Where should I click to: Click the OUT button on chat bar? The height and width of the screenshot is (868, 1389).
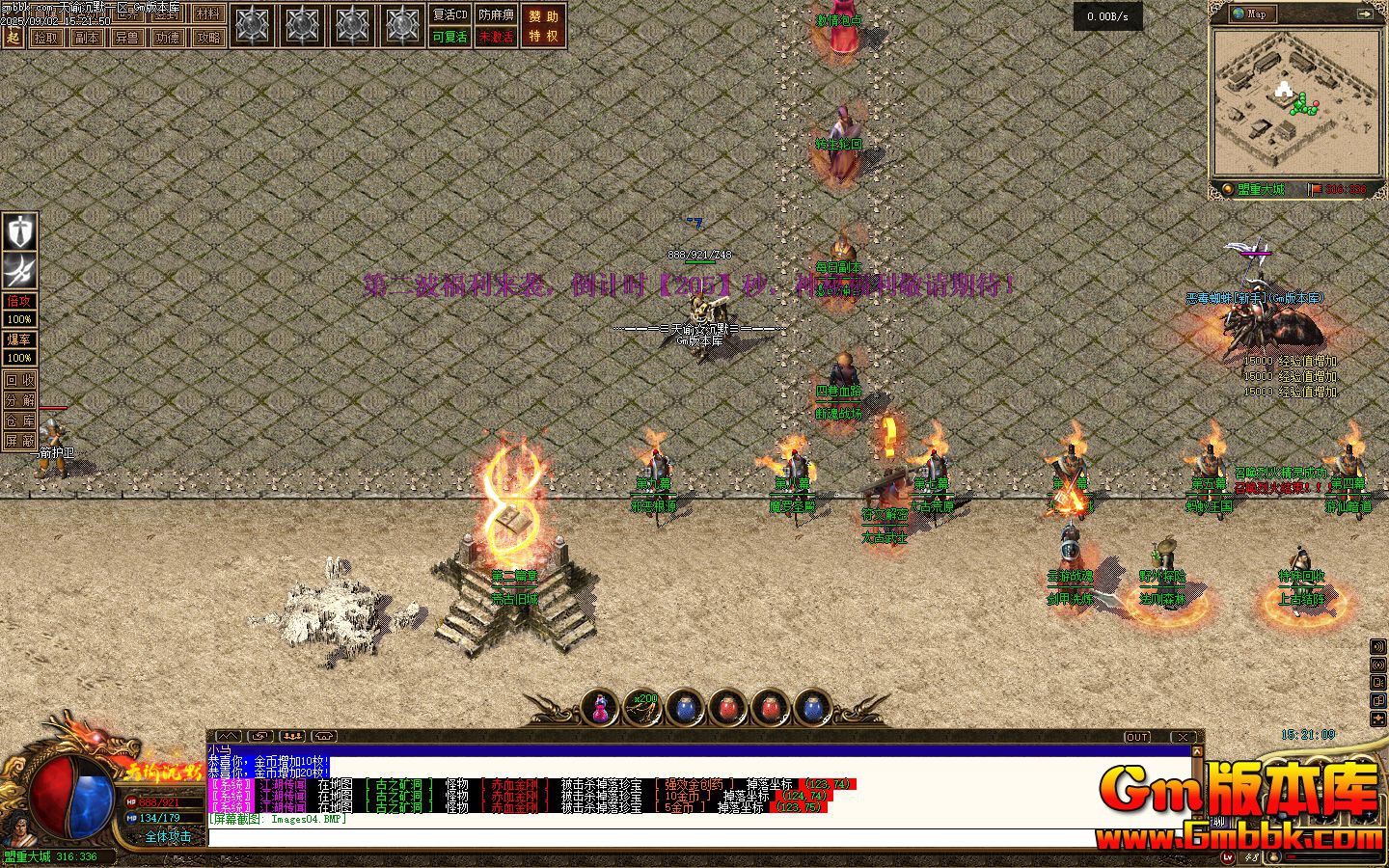pyautogui.click(x=1137, y=737)
